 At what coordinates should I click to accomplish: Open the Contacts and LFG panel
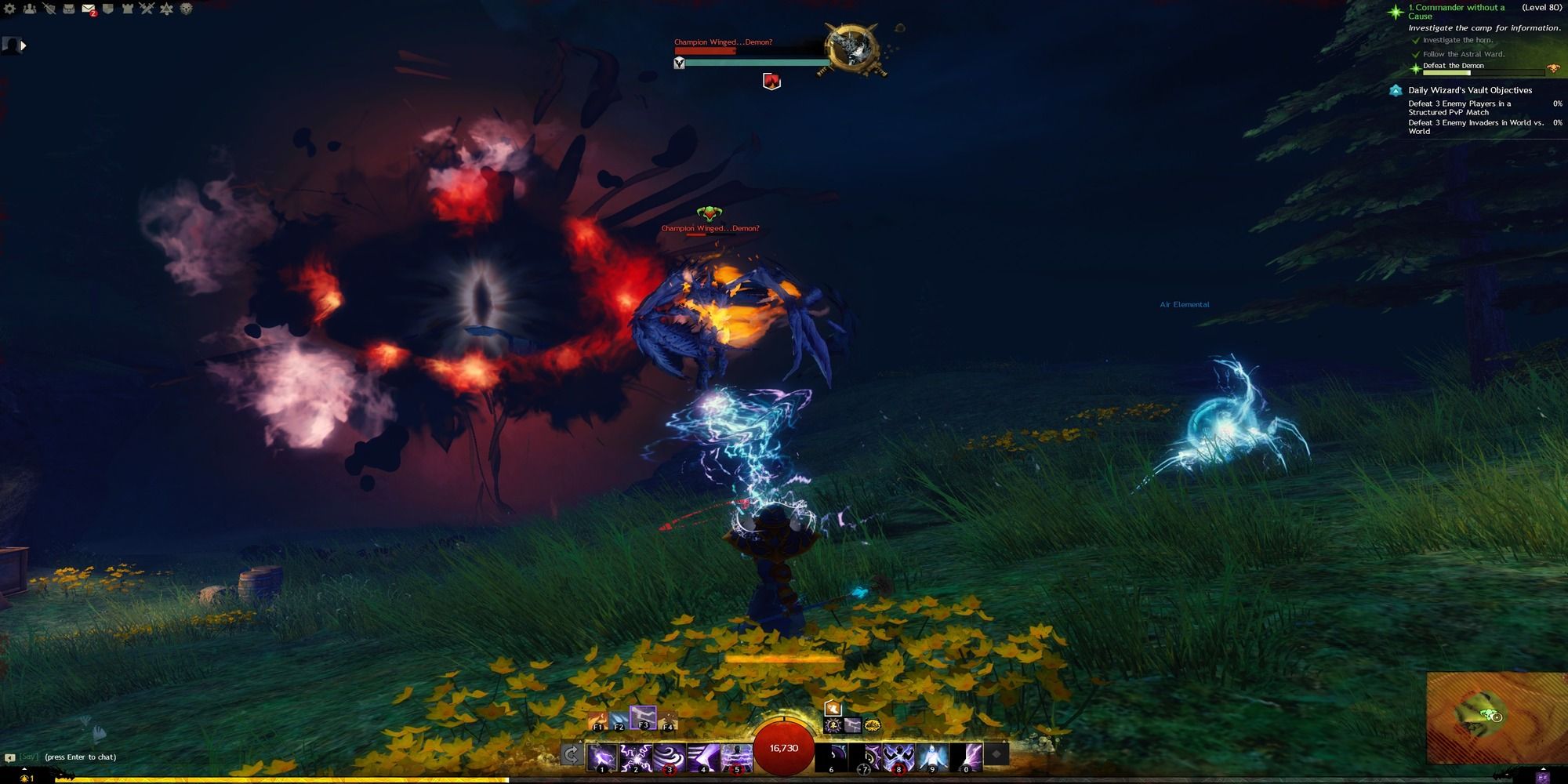pyautogui.click(x=30, y=9)
